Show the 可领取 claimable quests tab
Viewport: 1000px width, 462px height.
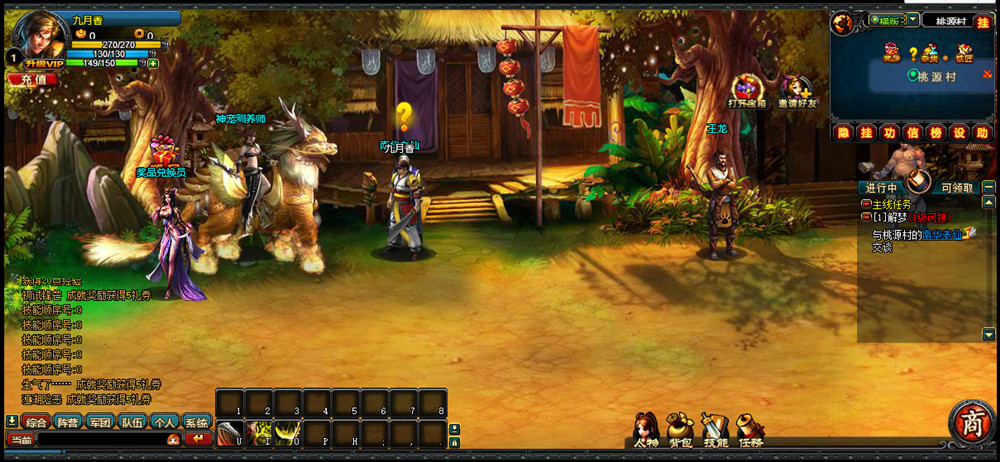tap(957, 187)
